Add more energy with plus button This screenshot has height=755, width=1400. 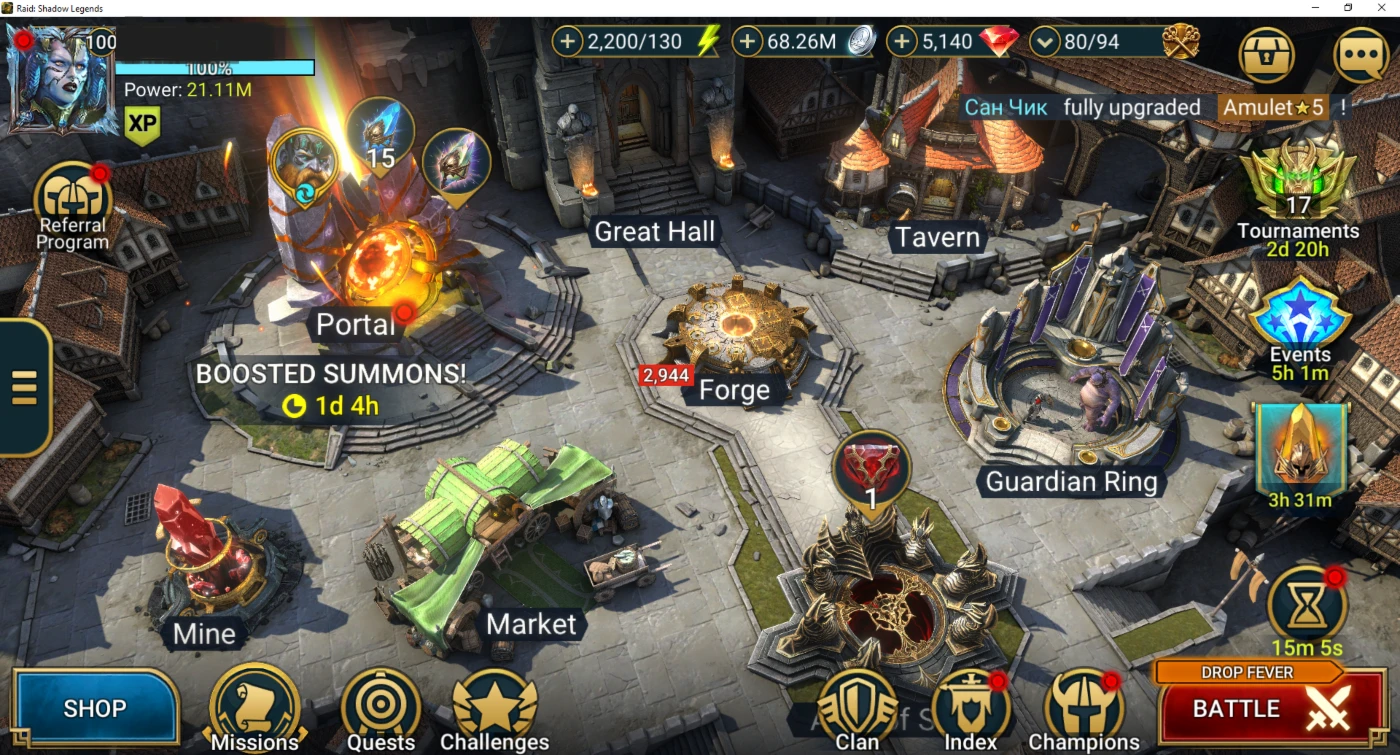point(567,42)
